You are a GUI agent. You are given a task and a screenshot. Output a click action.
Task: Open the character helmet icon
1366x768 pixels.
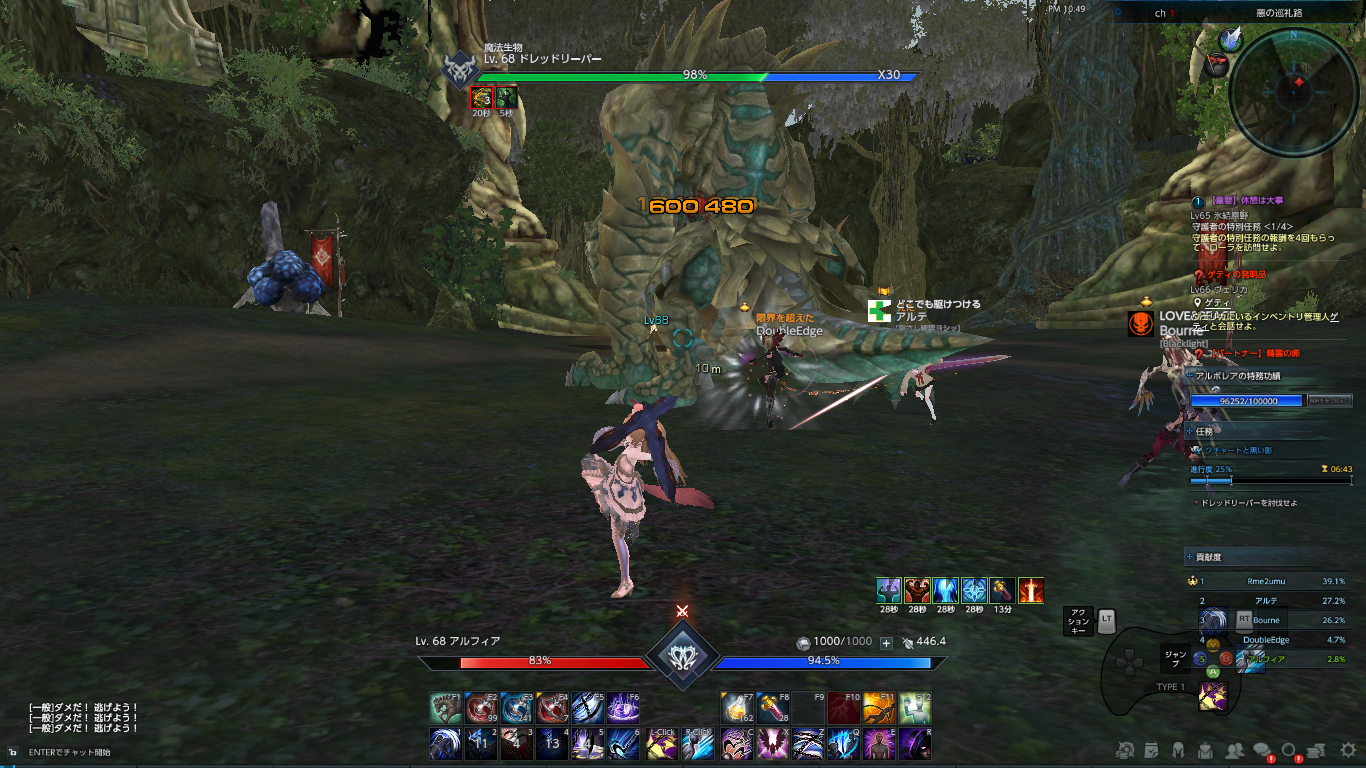pos(1178,749)
